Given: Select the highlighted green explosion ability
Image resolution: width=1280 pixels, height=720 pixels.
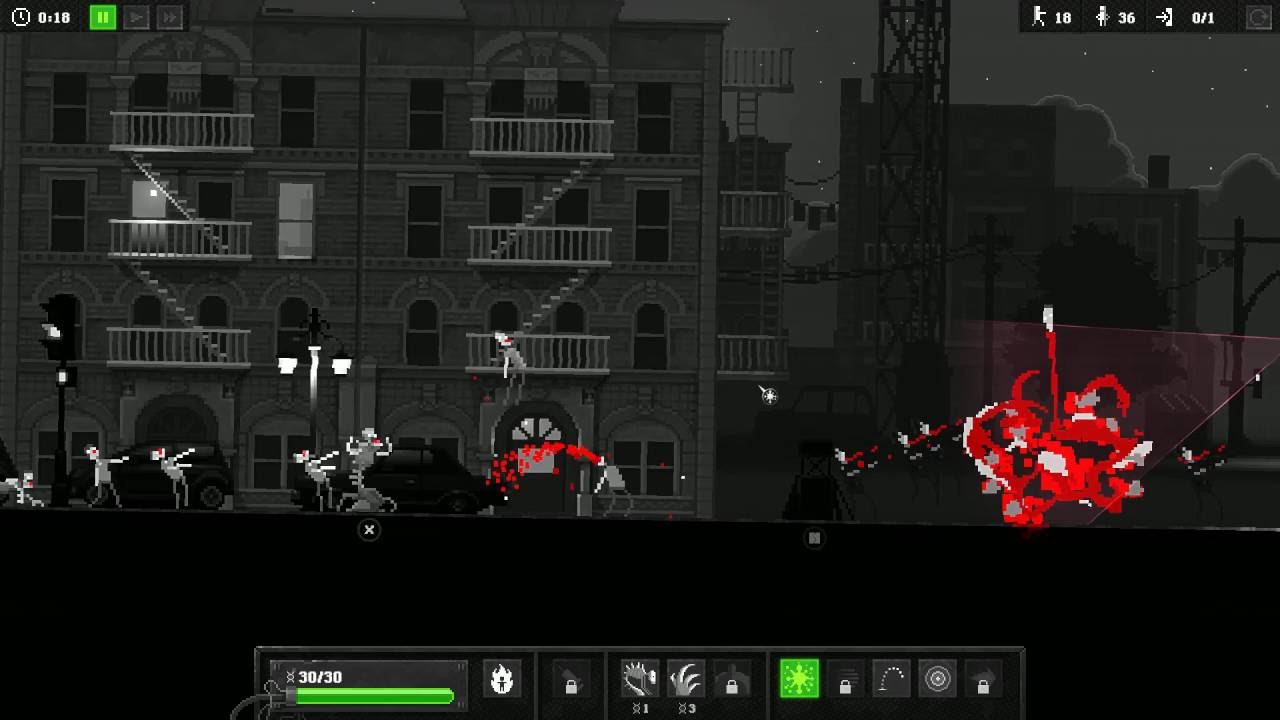Looking at the screenshot, I should [x=799, y=679].
